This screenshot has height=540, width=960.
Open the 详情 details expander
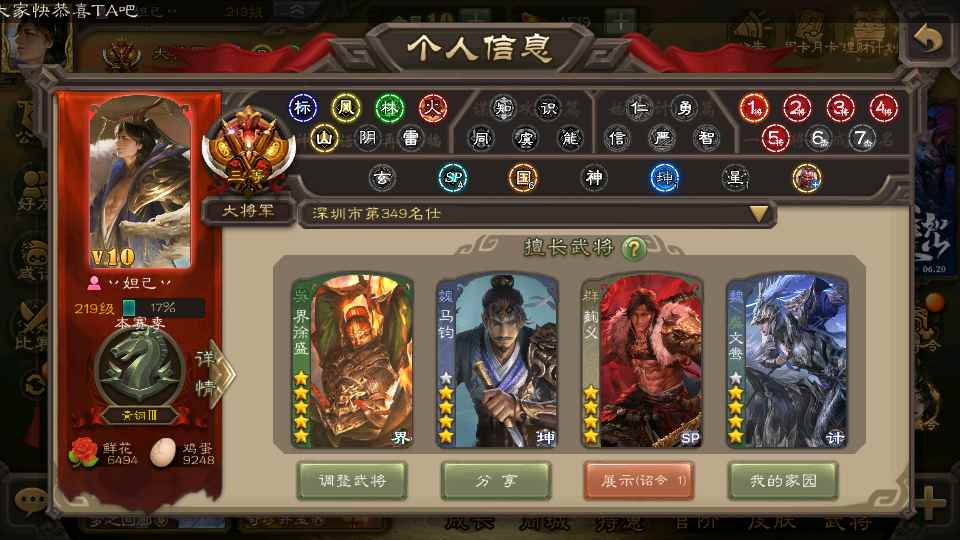pyautogui.click(x=216, y=374)
